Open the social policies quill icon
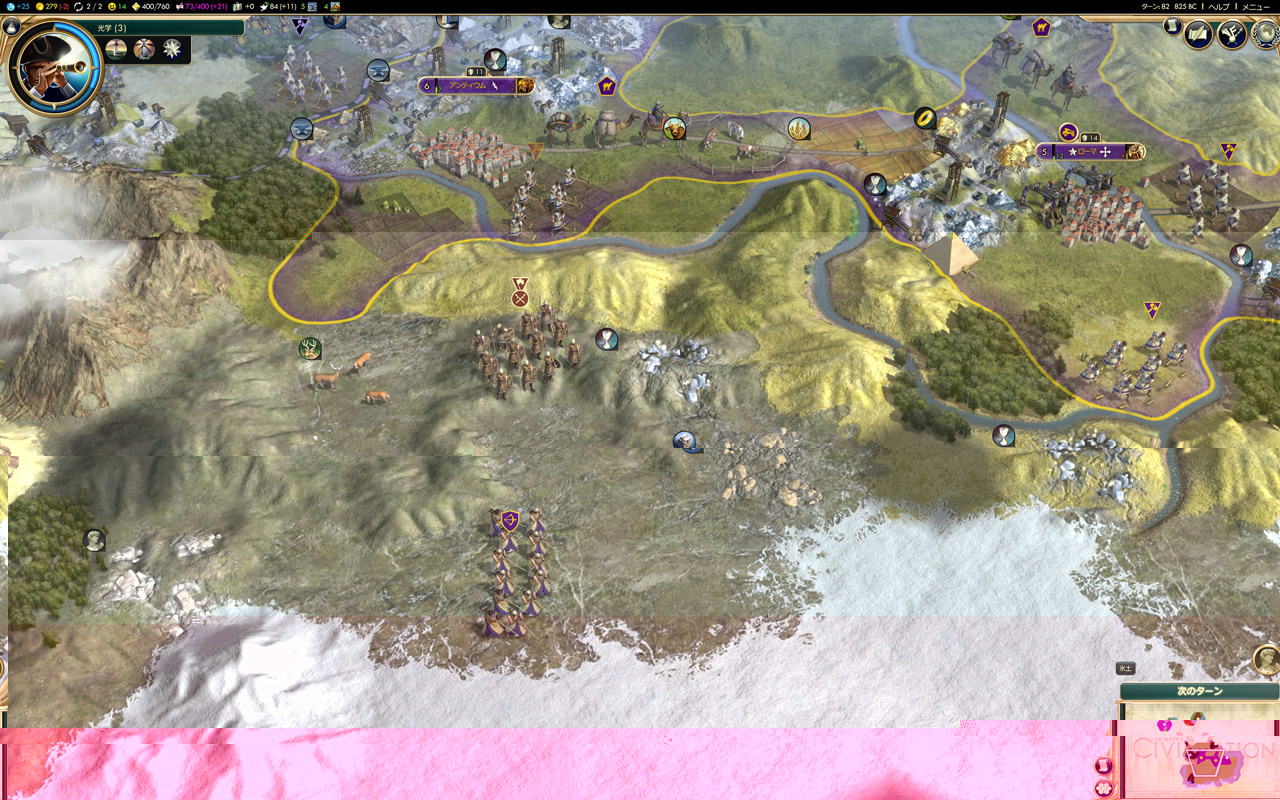This screenshot has height=800, width=1280. coord(1199,35)
